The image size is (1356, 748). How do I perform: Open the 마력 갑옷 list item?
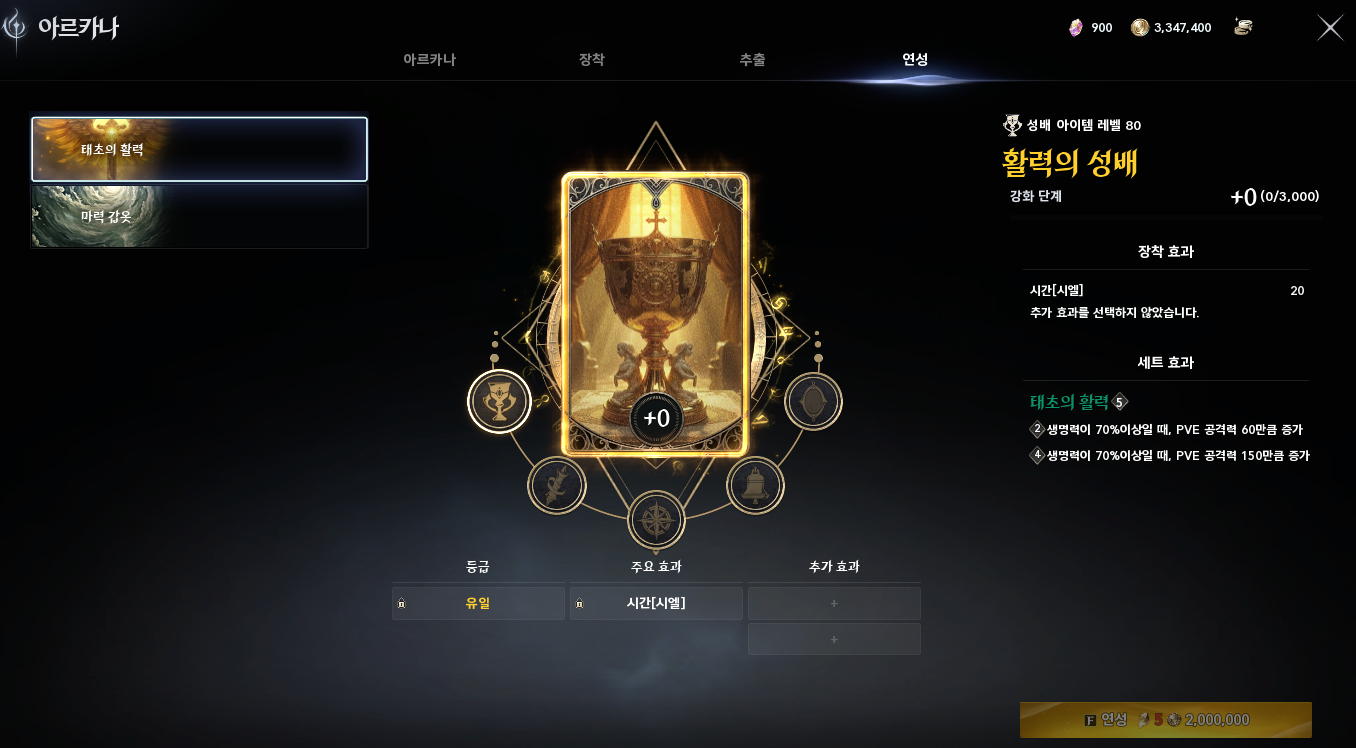tap(199, 216)
